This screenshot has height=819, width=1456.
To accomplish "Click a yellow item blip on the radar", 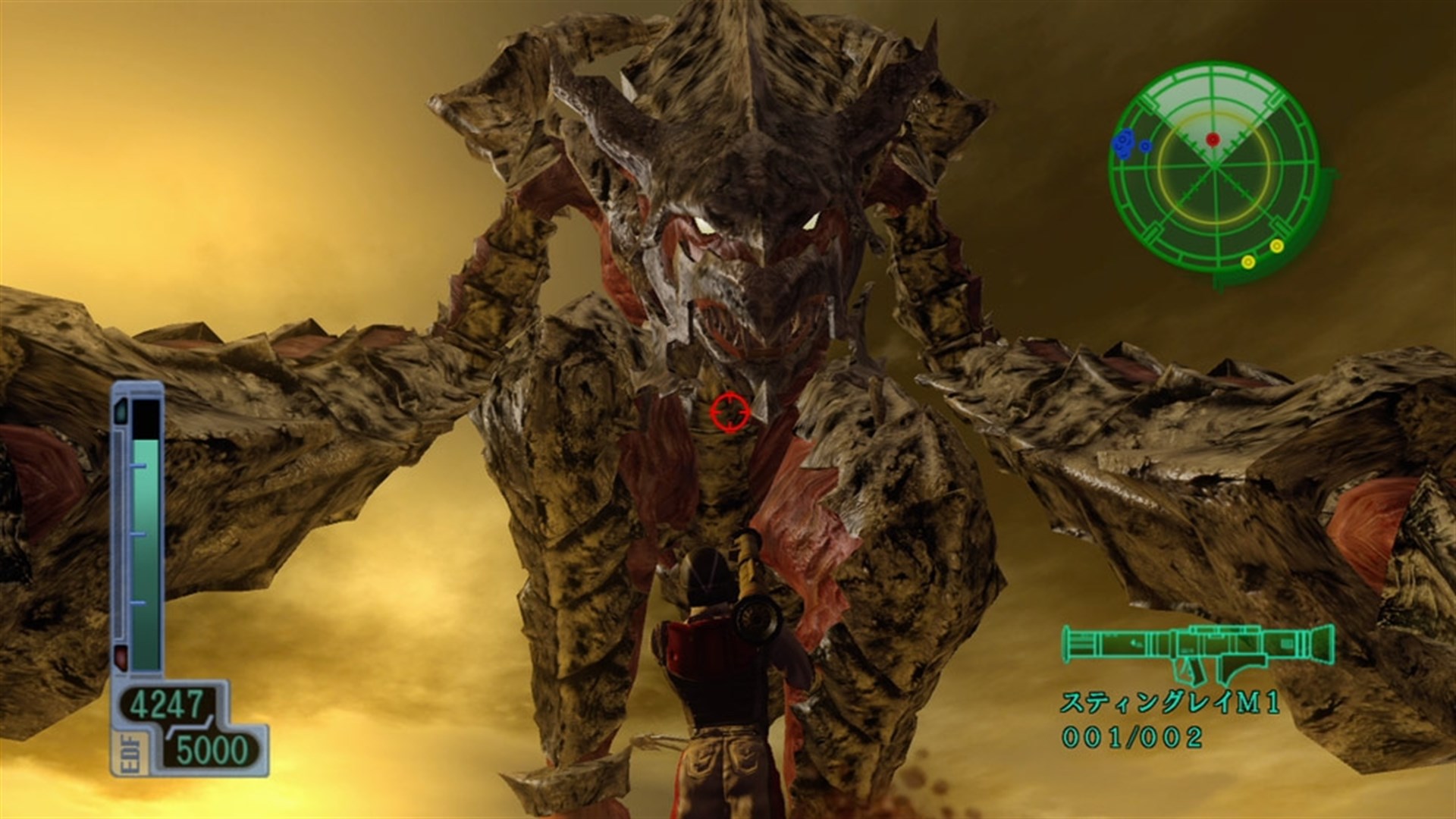I will click(1277, 247).
